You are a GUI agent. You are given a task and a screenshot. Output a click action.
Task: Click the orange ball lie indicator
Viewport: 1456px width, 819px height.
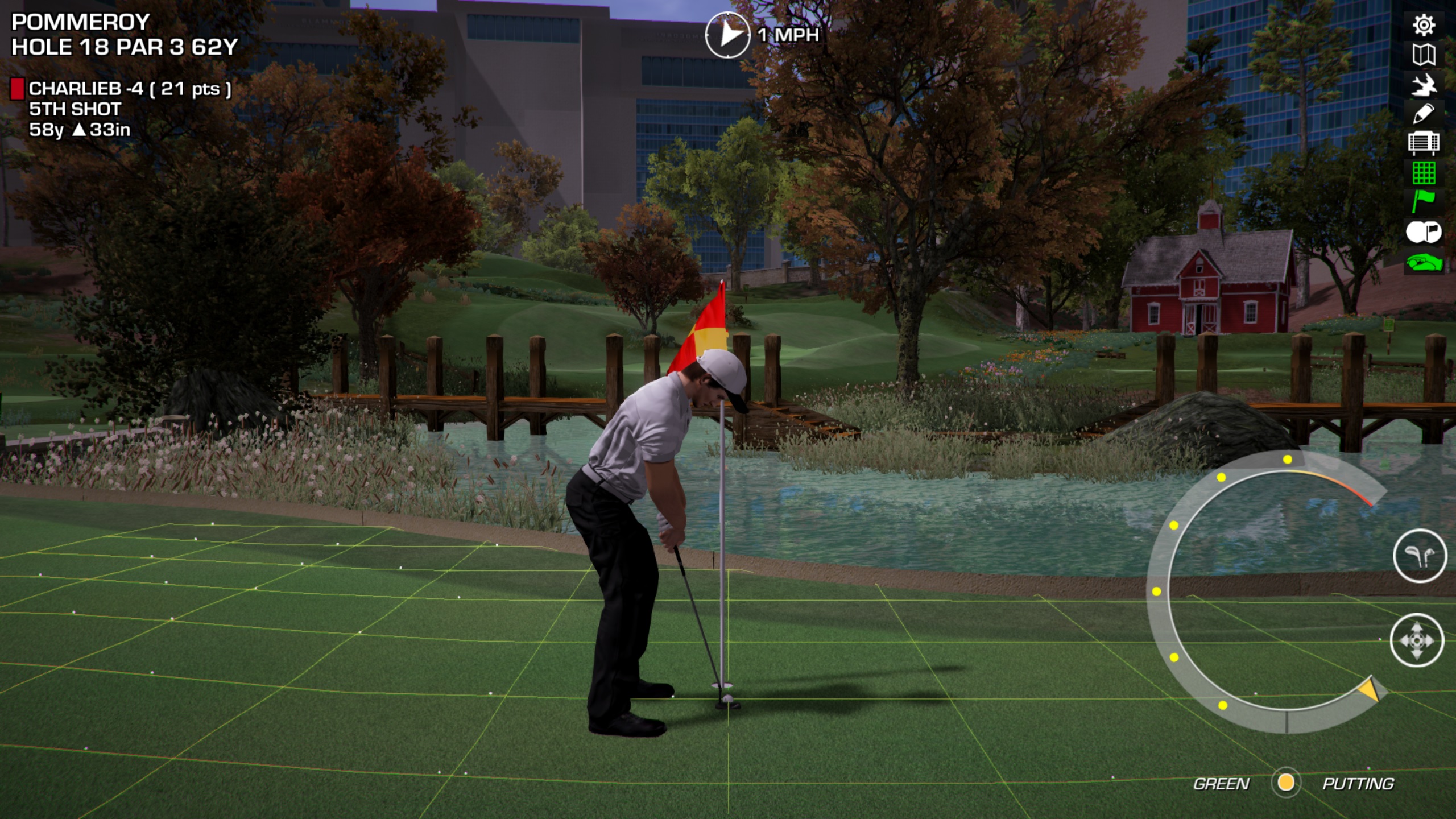(x=1286, y=783)
